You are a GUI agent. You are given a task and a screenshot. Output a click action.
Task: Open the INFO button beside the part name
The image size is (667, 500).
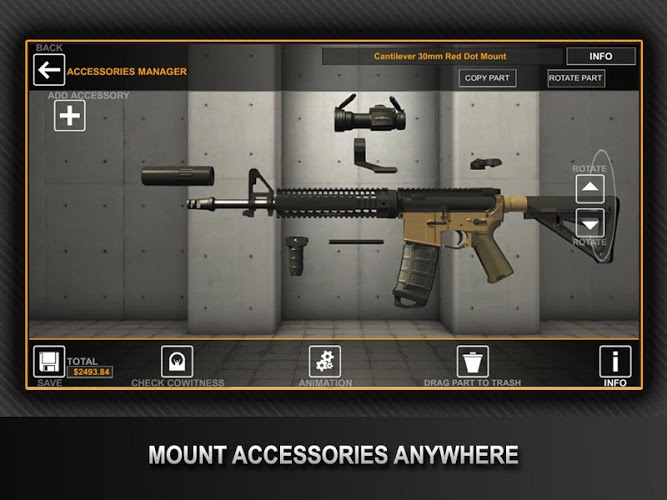click(x=600, y=56)
